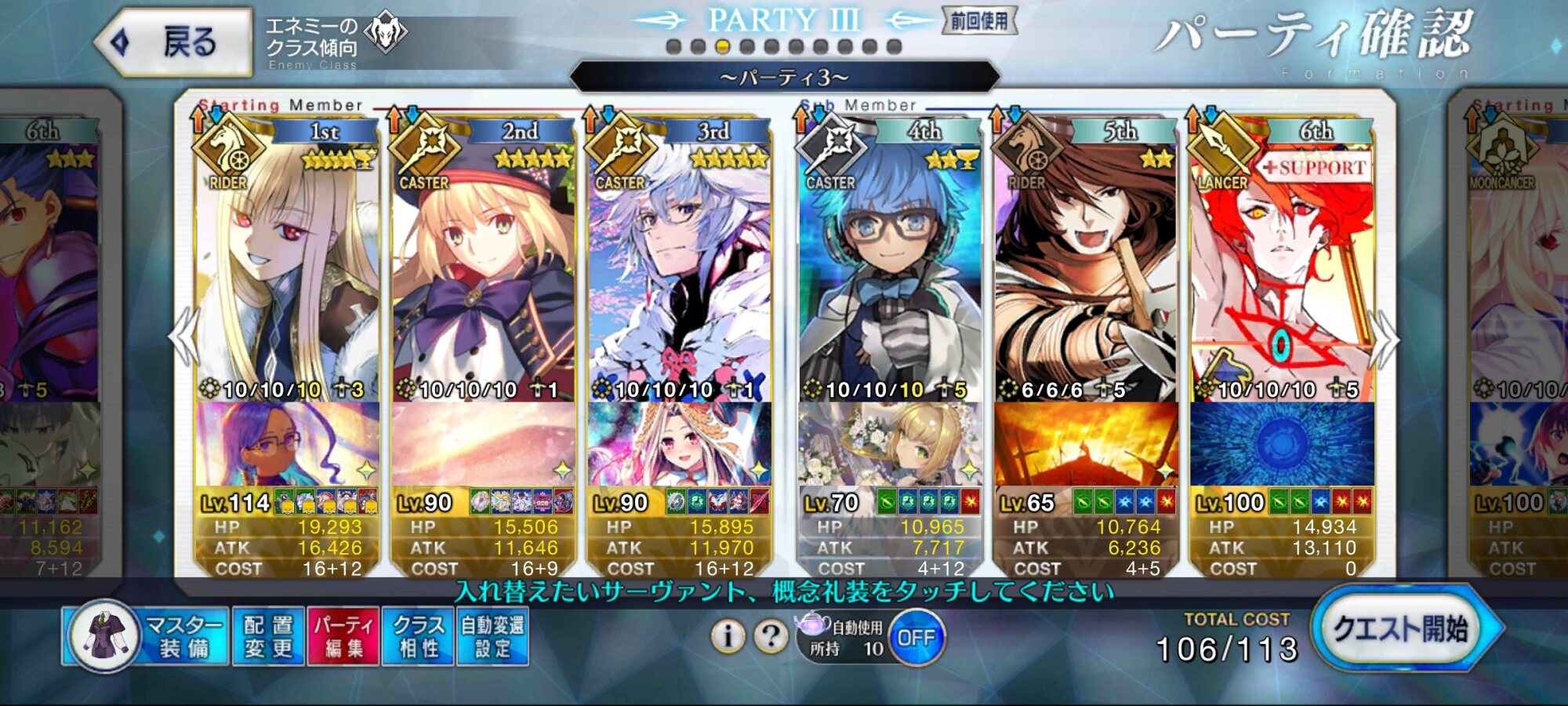This screenshot has height=706, width=1568.
Task: Open パーティ編集 party edit
Action: (x=343, y=636)
